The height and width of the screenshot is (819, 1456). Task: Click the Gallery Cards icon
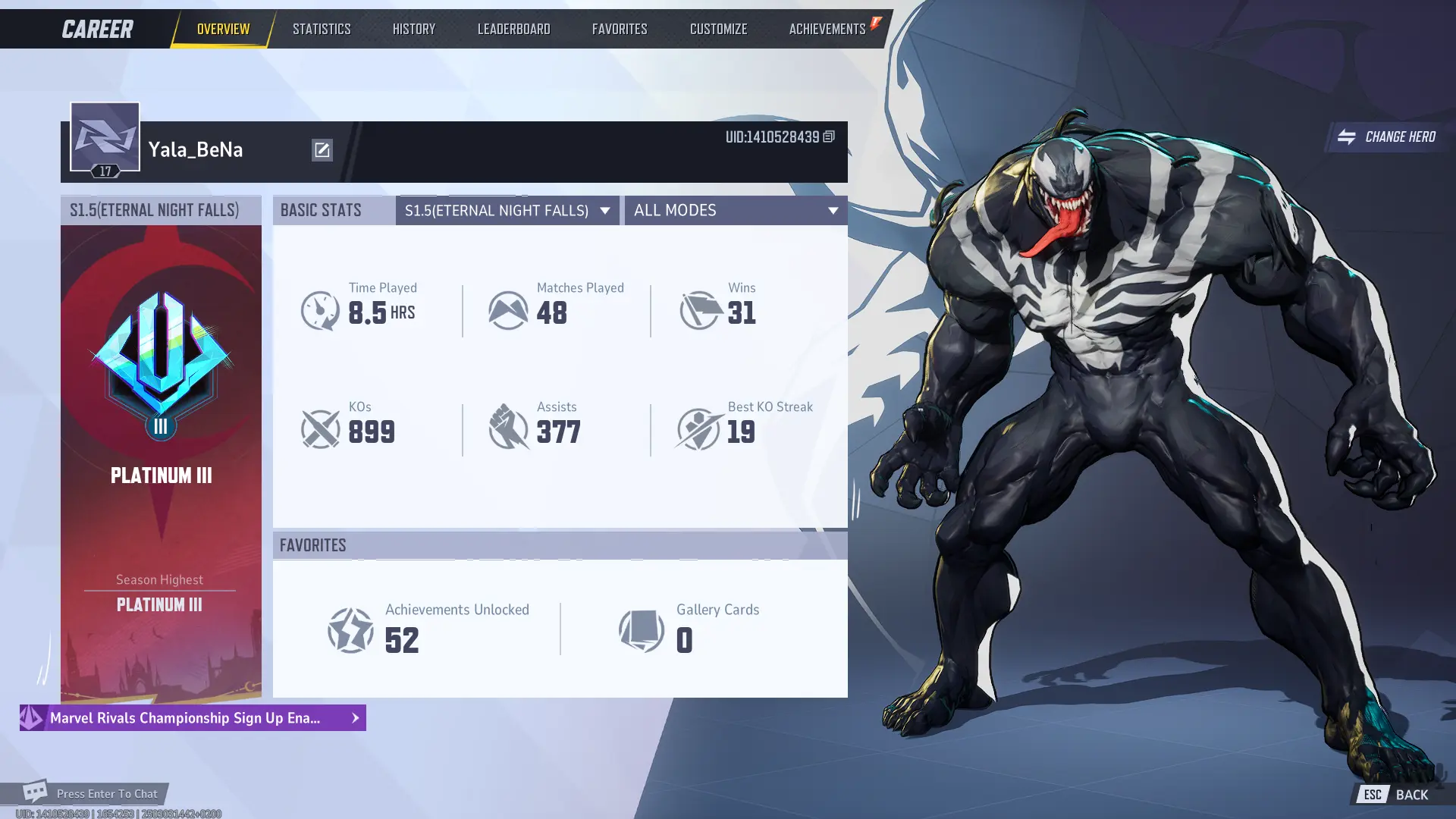coord(641,631)
